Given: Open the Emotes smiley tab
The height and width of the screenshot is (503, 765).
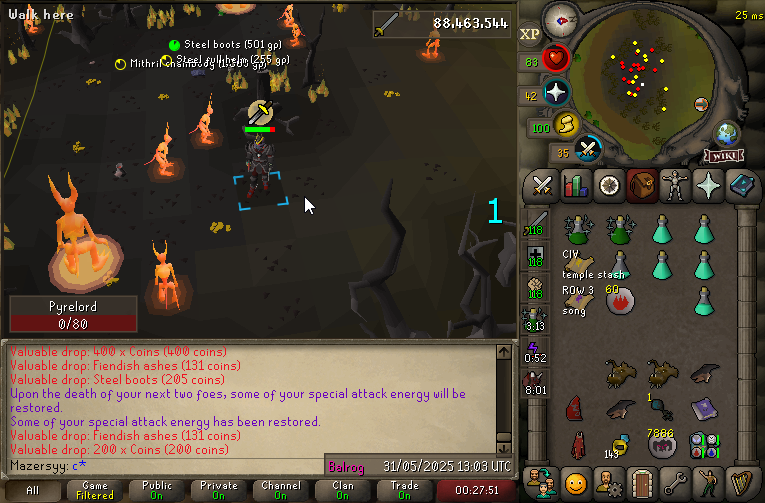Looking at the screenshot, I should click(575, 481).
